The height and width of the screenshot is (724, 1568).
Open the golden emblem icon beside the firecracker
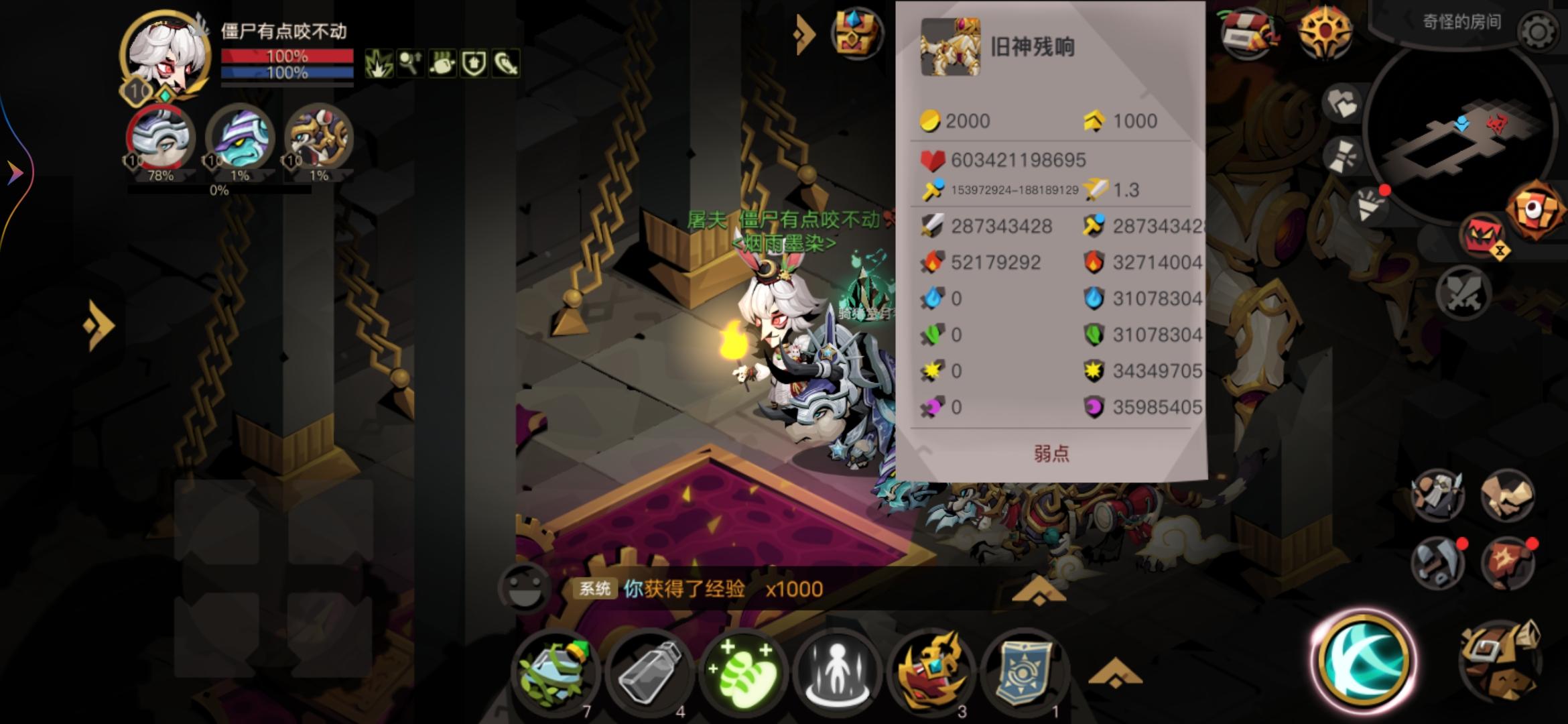[x=1325, y=30]
